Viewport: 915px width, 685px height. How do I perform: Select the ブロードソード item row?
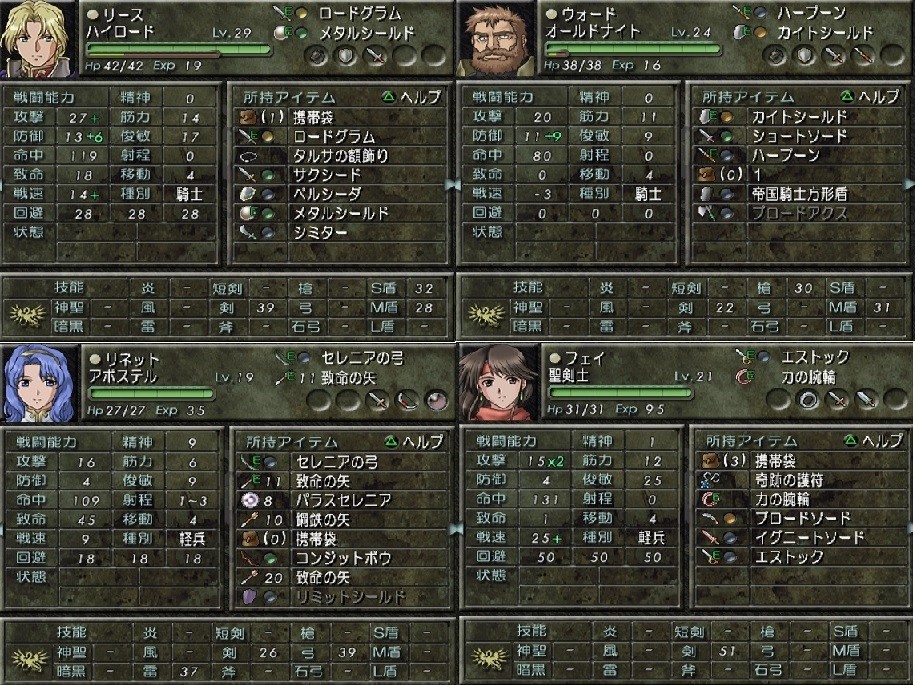point(802,518)
